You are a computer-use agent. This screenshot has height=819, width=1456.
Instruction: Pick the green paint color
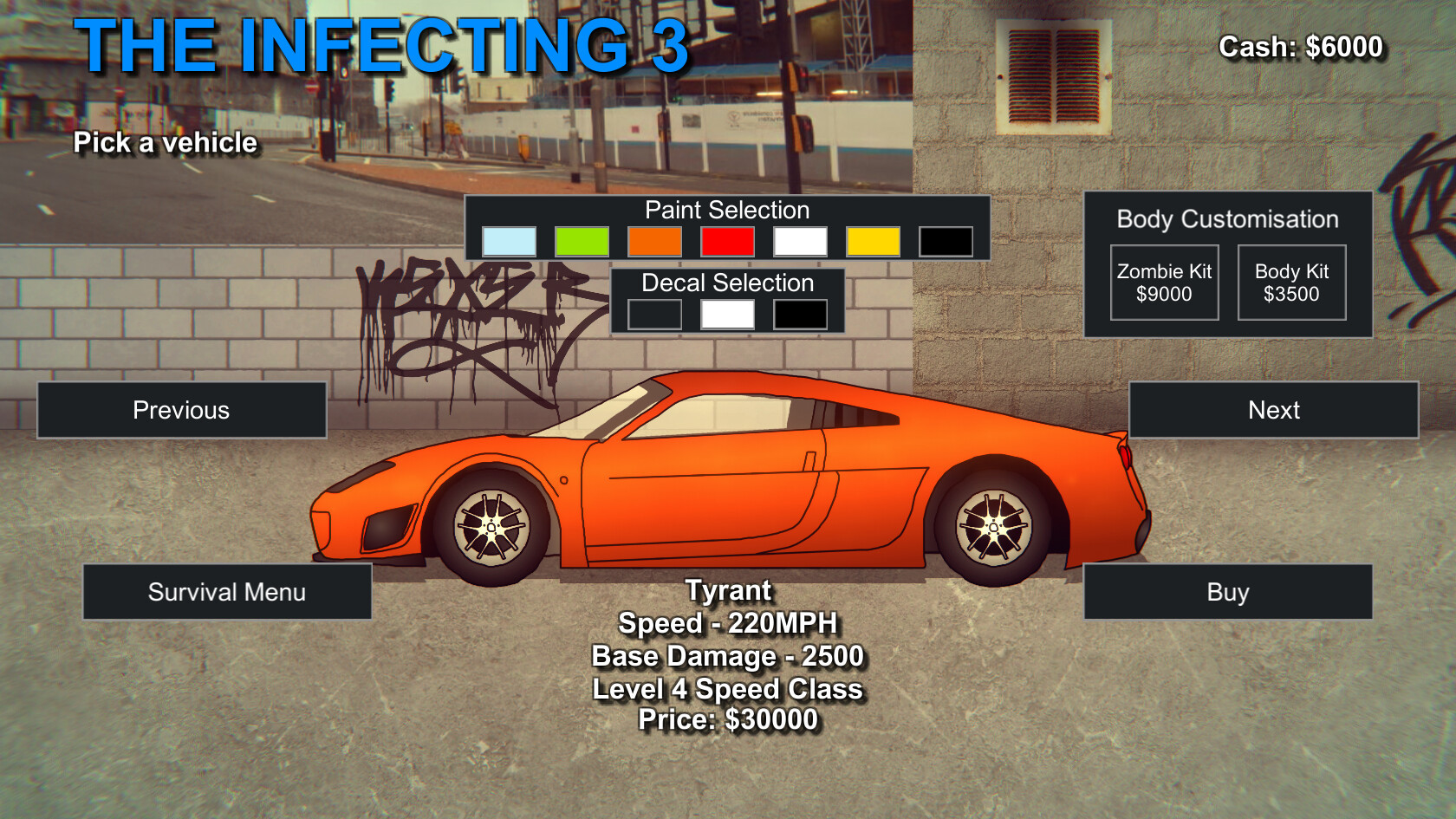point(582,241)
